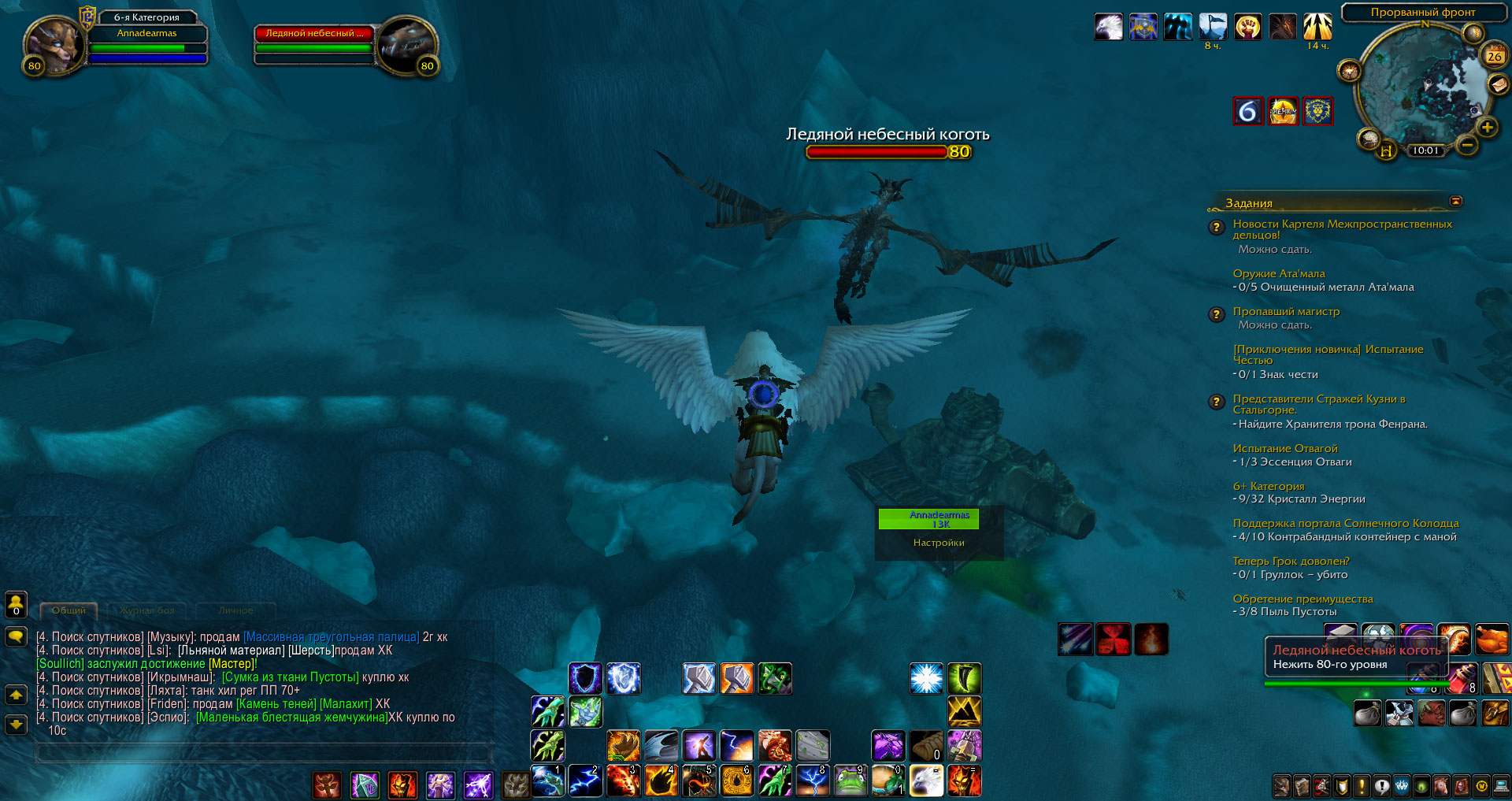Zoom out the minimap with minus button

(x=1466, y=144)
